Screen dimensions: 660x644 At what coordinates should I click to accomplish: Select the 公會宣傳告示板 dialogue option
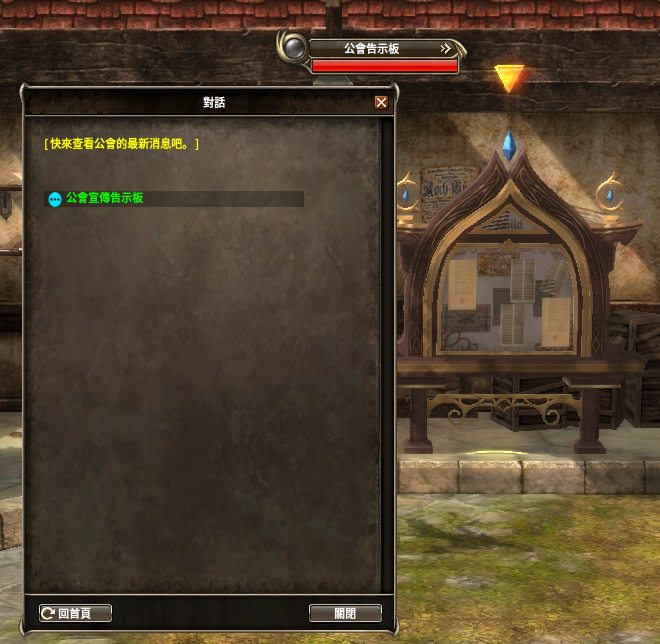[x=104, y=199]
